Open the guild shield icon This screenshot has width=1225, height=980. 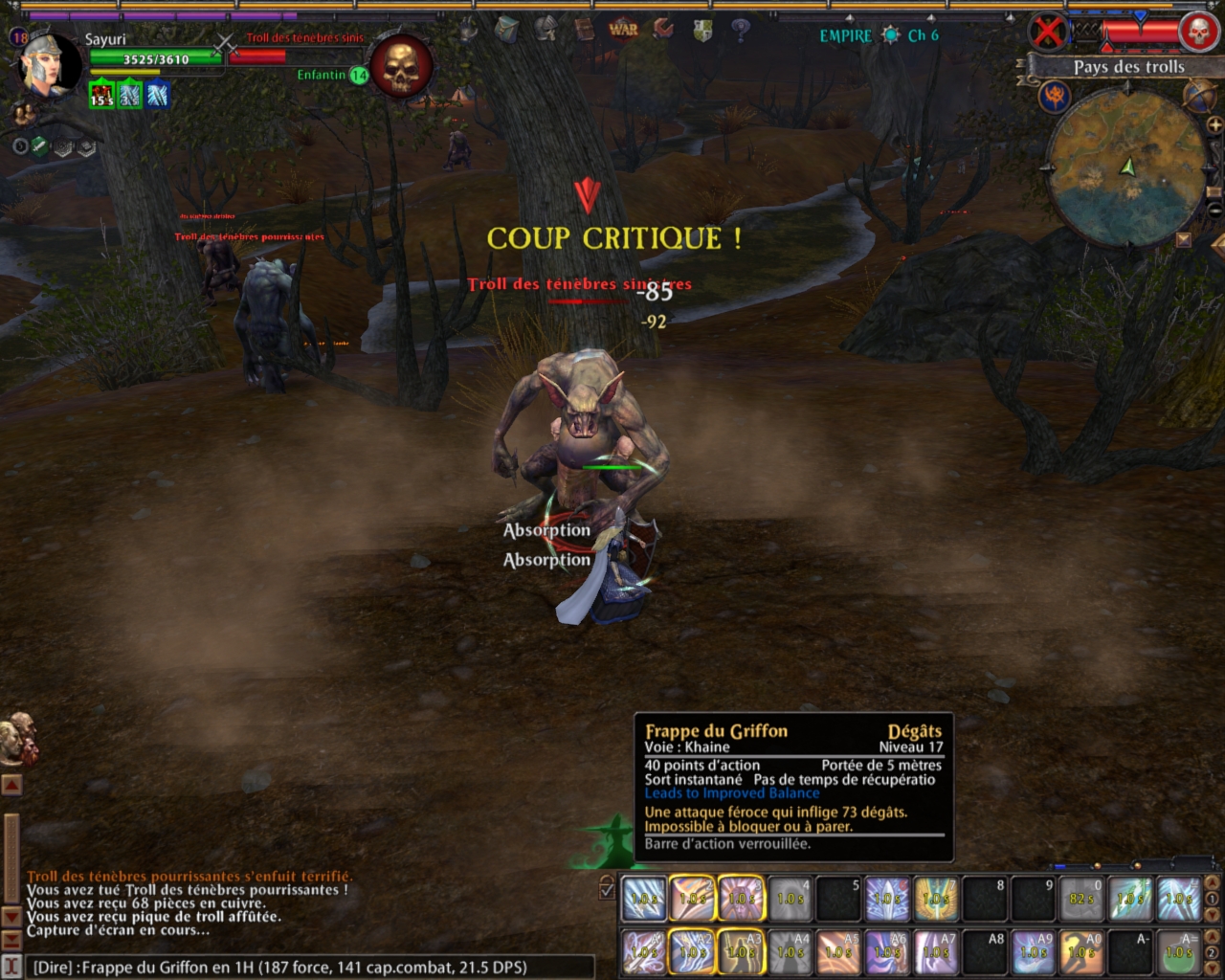click(702, 31)
